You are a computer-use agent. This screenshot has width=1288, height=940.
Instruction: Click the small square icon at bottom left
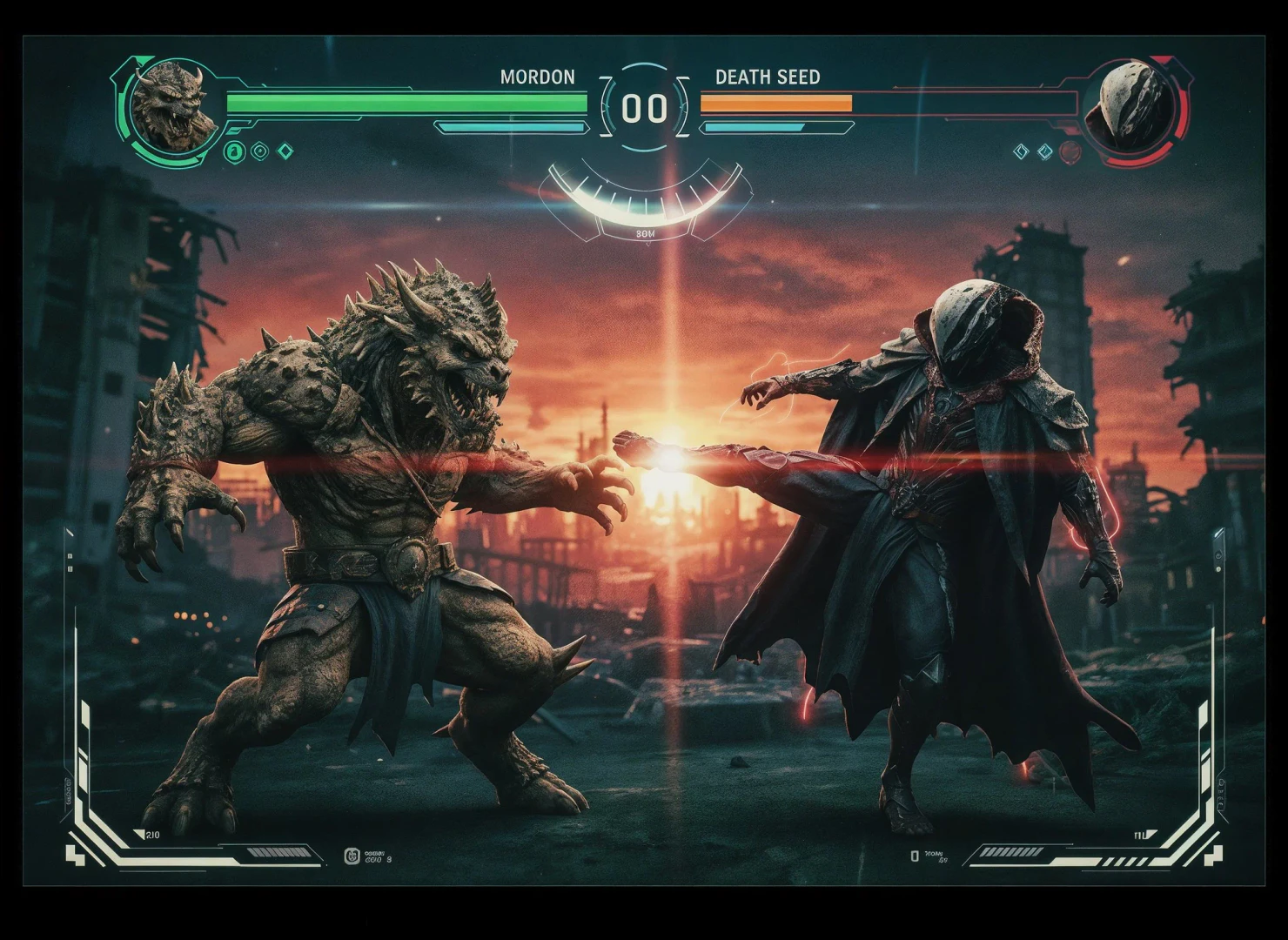[x=352, y=856]
